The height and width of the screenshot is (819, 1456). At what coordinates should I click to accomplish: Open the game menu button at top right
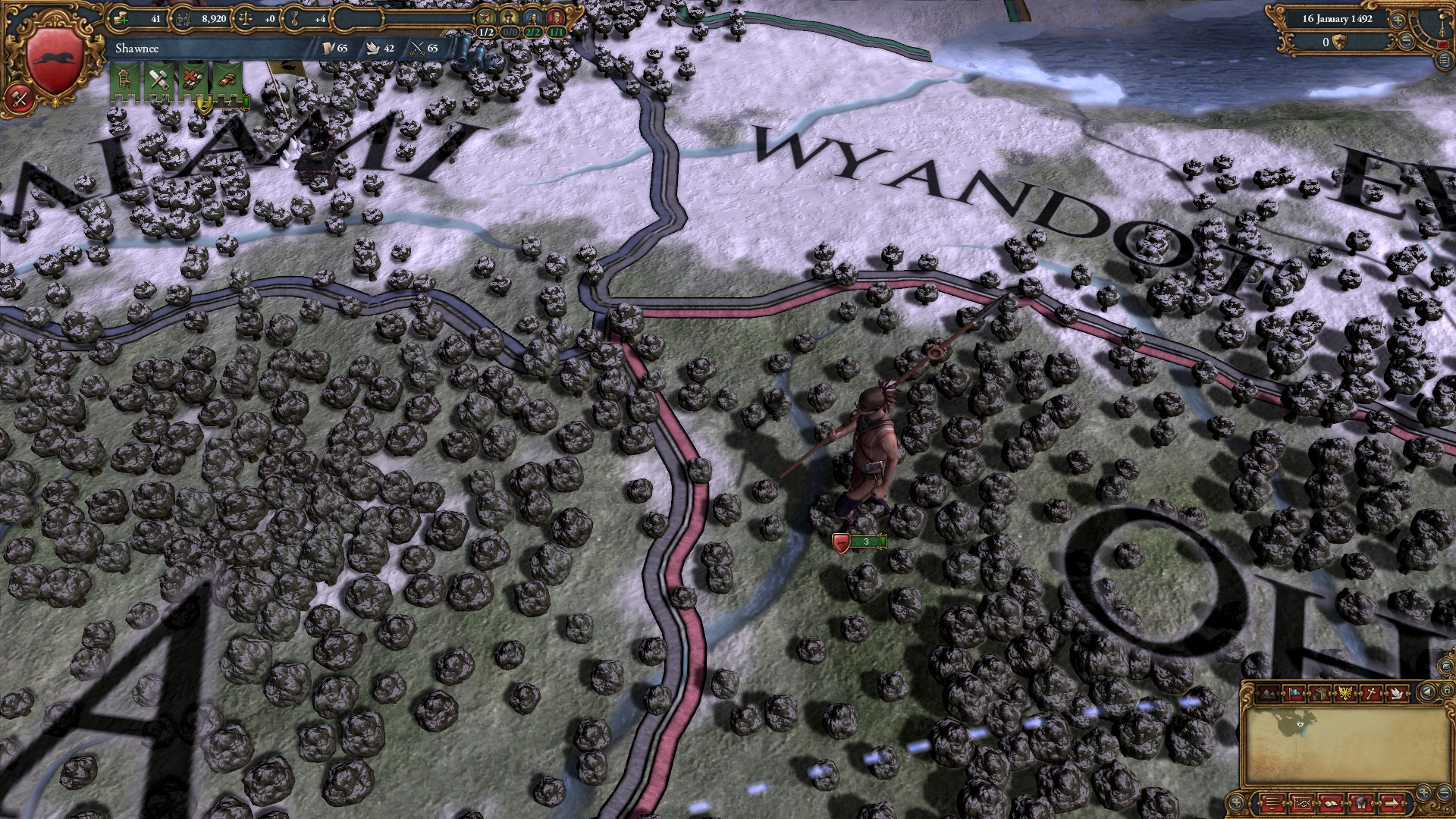(1445, 59)
